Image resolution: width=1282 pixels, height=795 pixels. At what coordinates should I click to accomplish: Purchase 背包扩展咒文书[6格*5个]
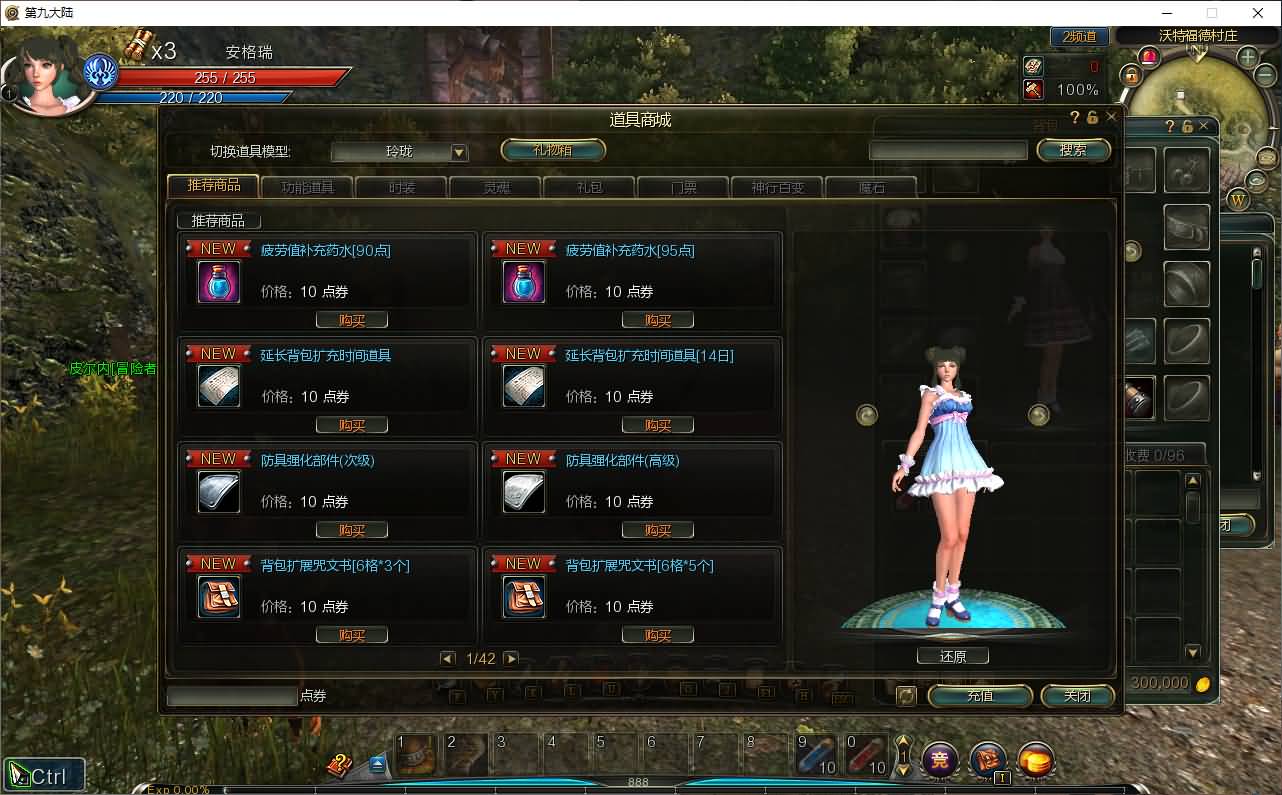click(657, 635)
